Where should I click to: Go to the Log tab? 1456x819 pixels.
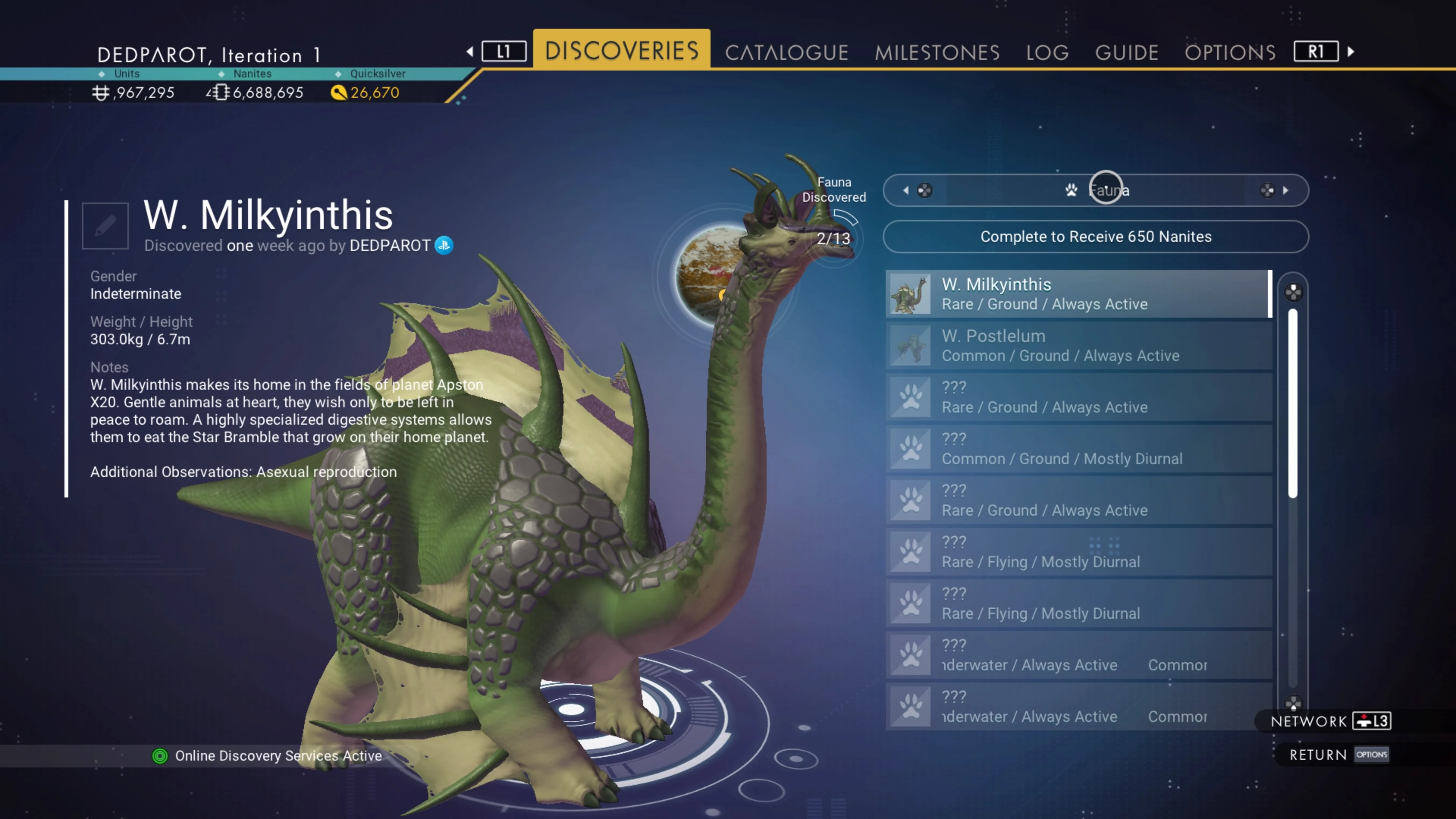1047,53
